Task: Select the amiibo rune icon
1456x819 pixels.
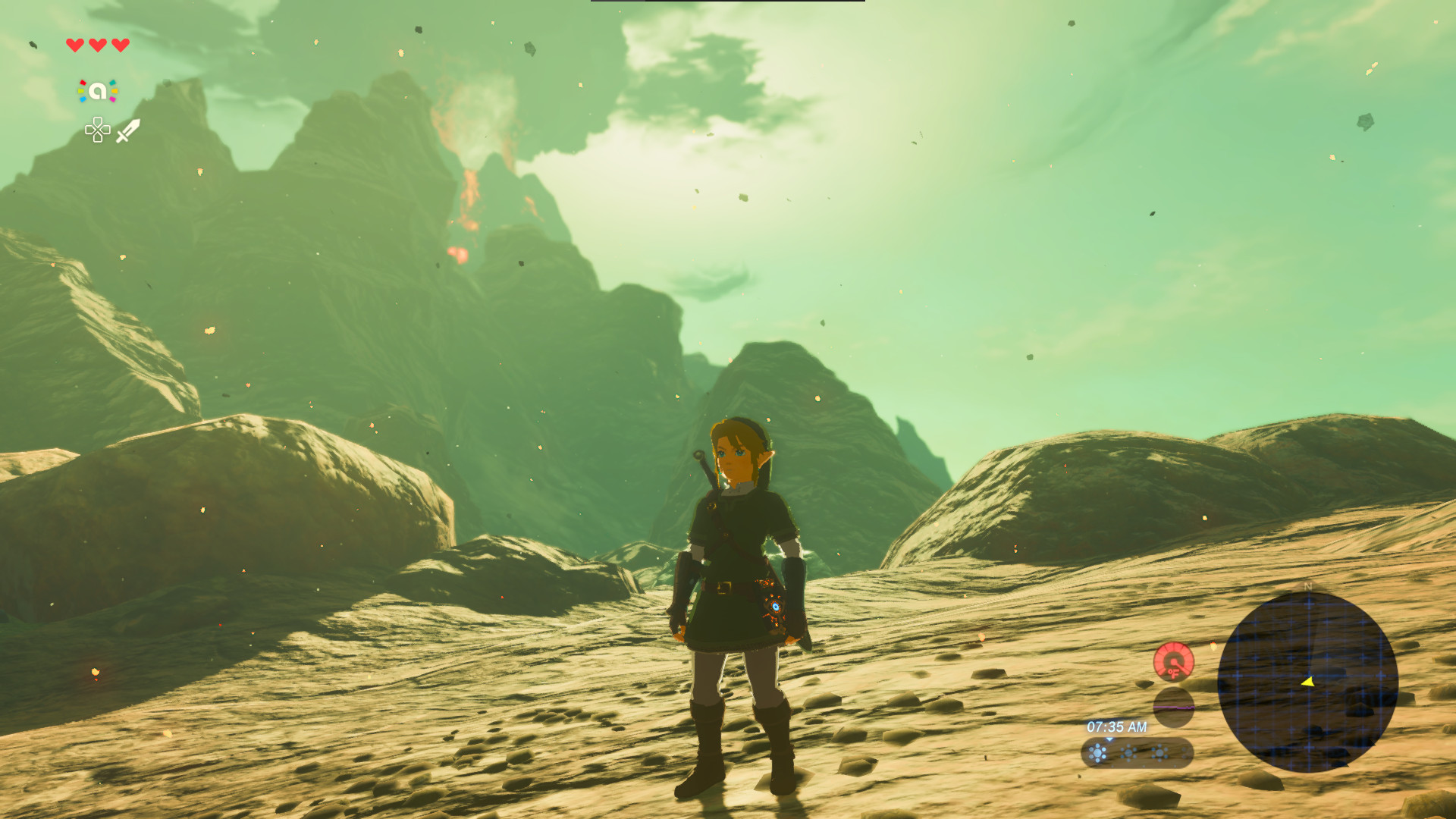Action: (97, 91)
